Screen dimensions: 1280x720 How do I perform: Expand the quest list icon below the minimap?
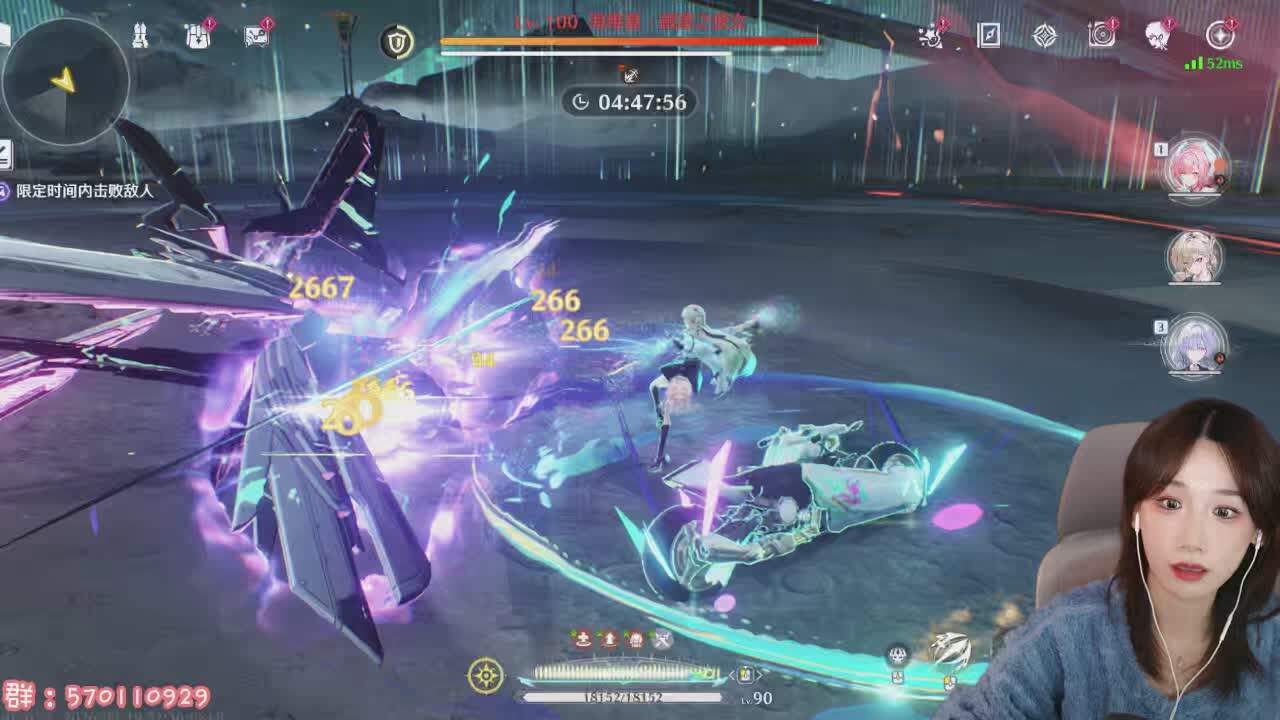5,154
